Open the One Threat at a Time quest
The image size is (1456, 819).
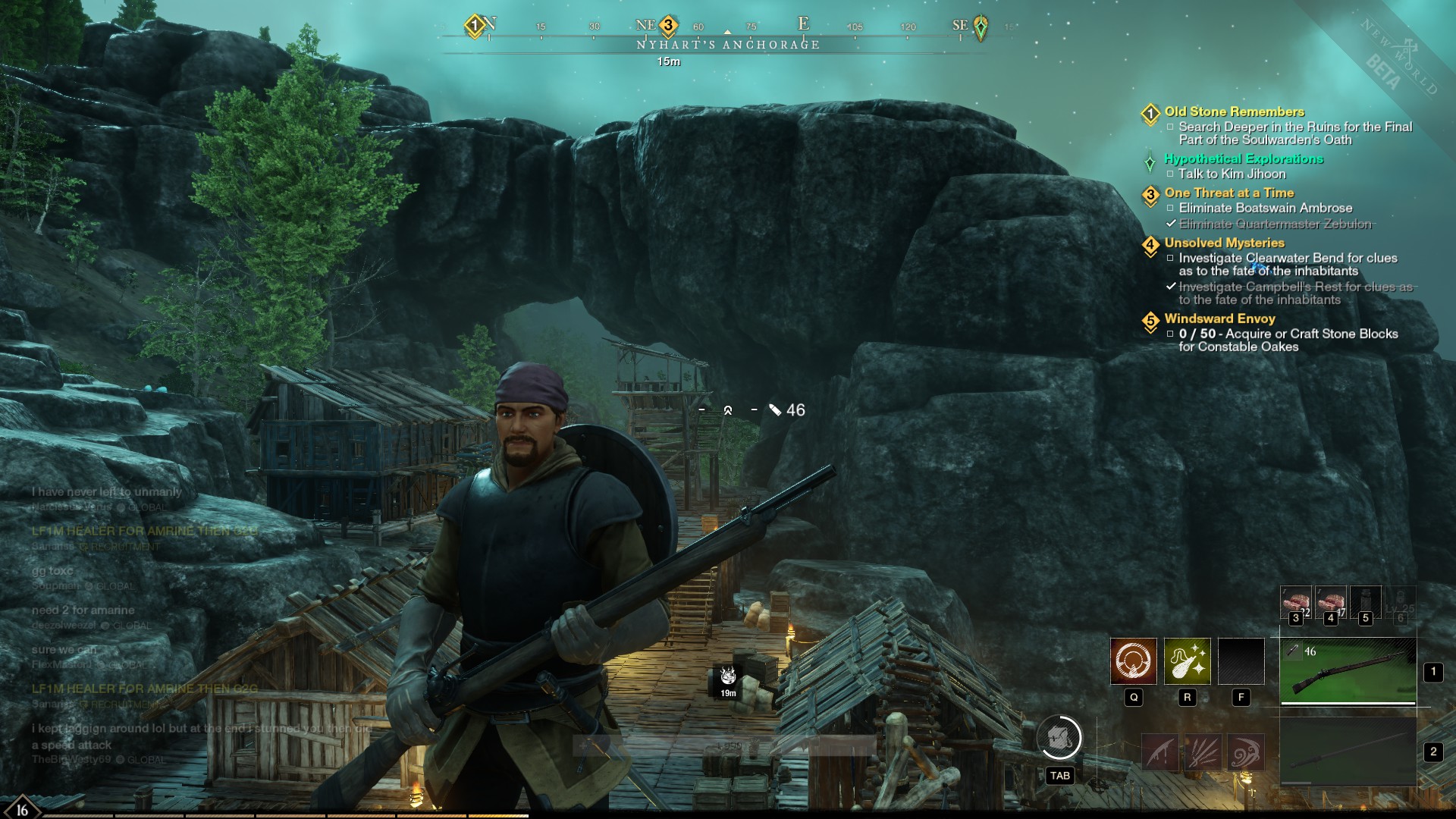(1228, 193)
